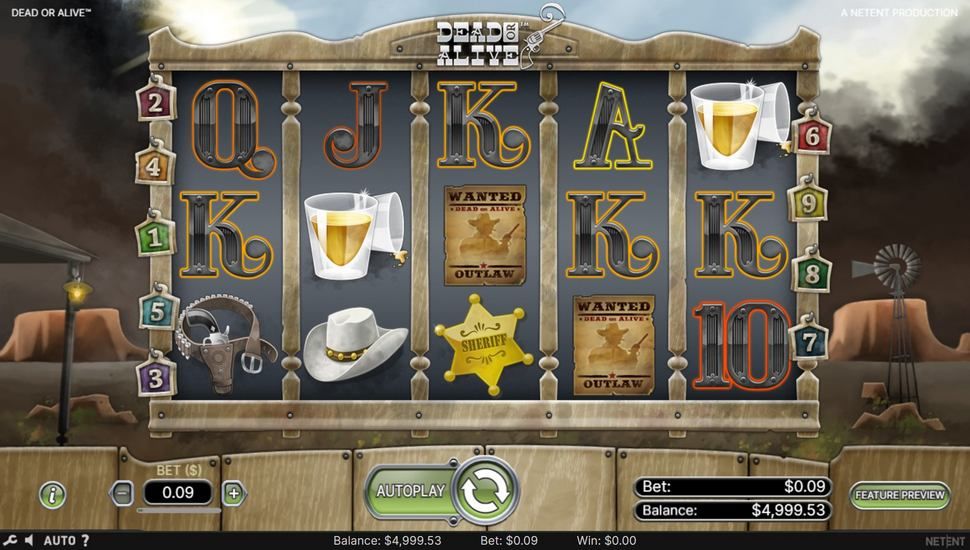Screen dimensions: 970x550
Task: Decrease the bet with the minus button
Action: pyautogui.click(x=122, y=492)
